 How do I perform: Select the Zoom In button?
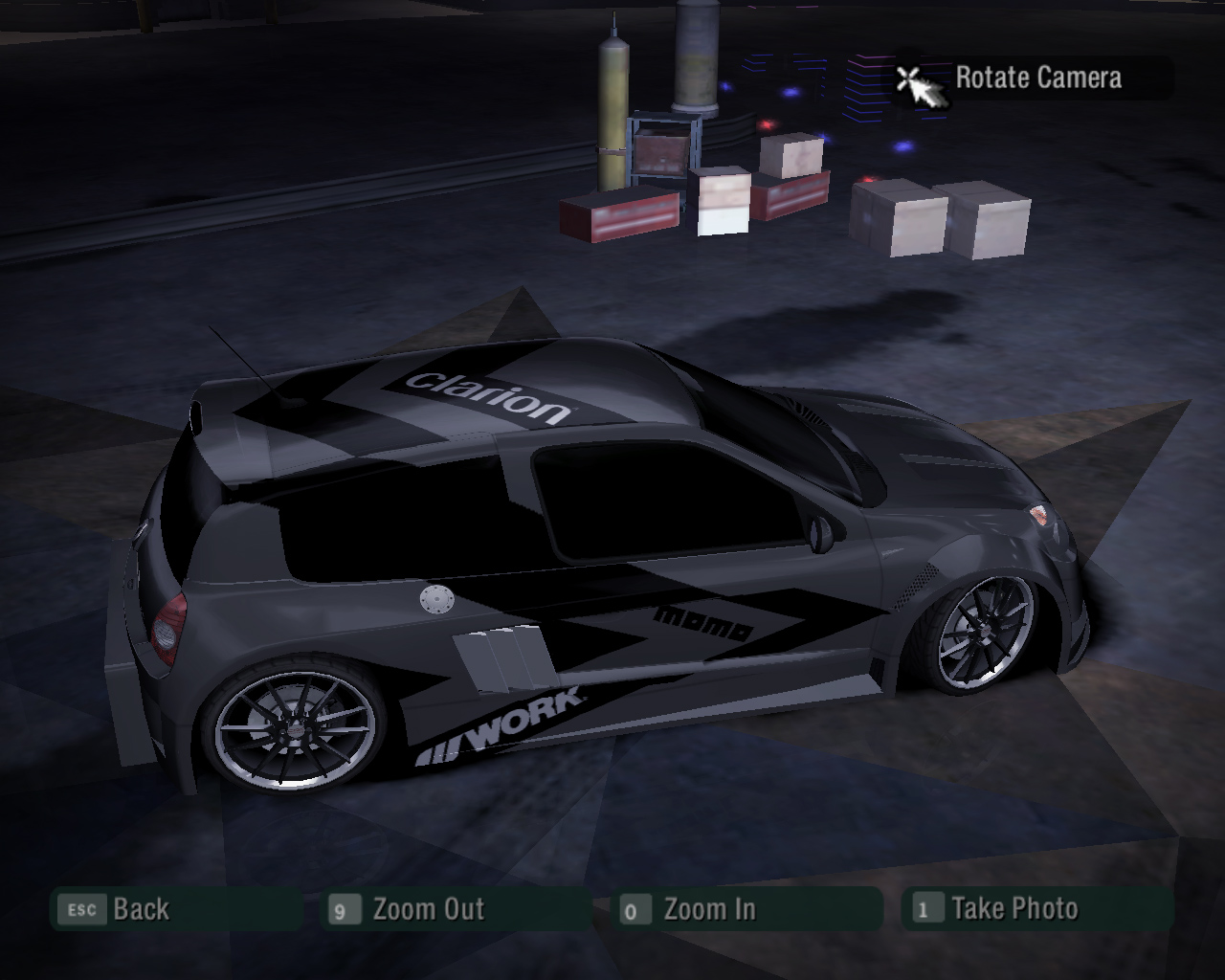click(708, 909)
